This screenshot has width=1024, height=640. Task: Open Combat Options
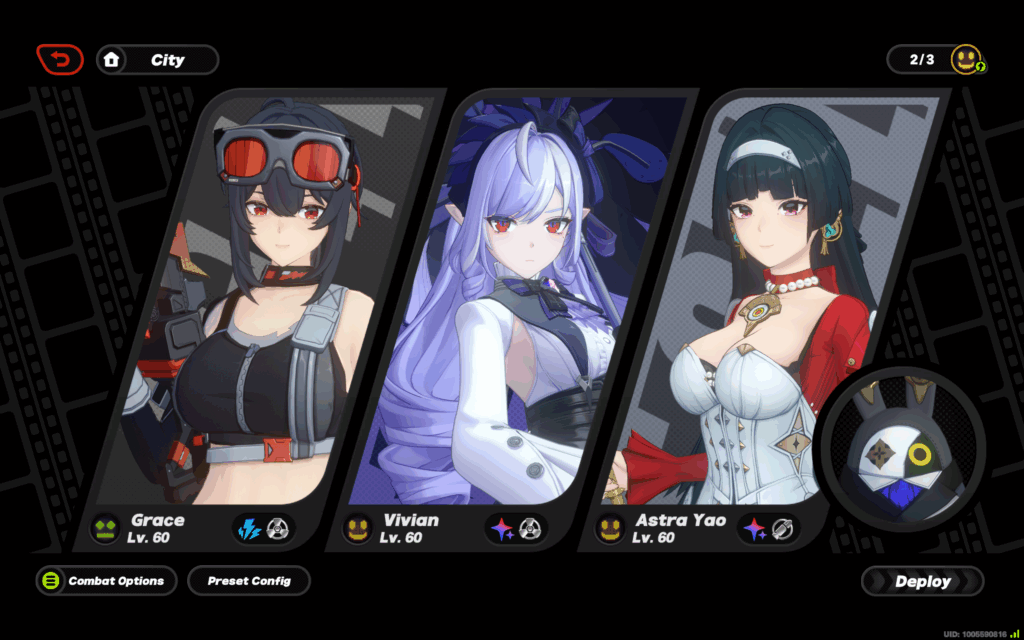tap(106, 581)
